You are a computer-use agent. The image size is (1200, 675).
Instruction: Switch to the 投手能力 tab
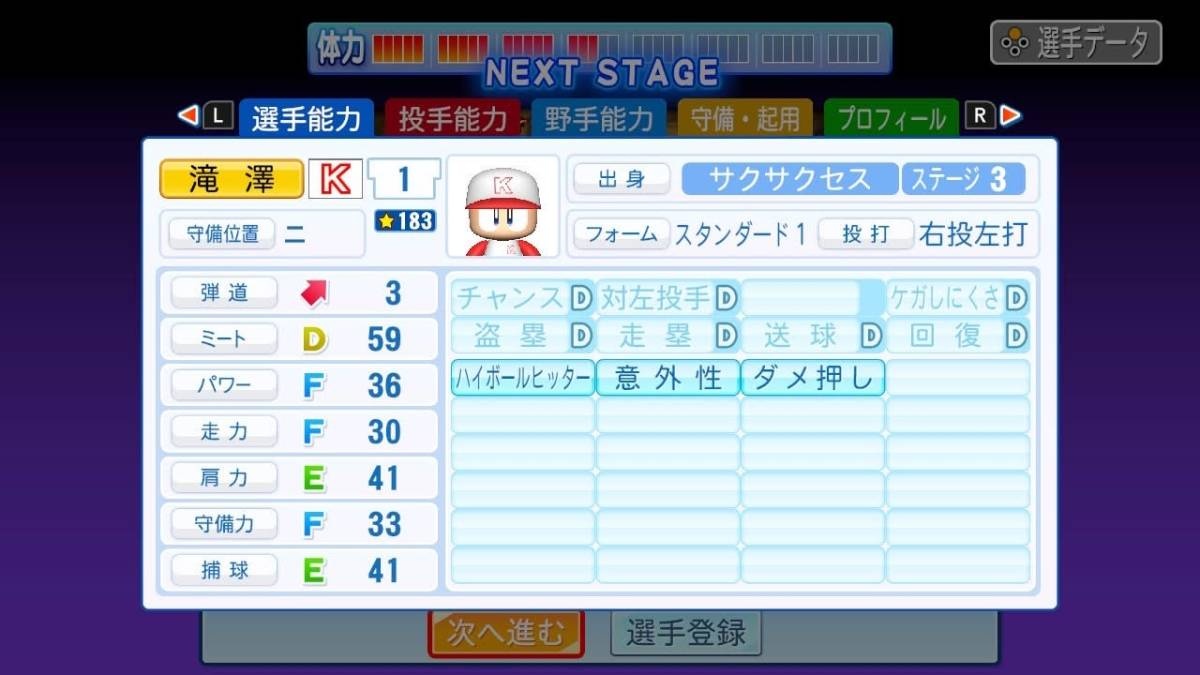(x=453, y=119)
